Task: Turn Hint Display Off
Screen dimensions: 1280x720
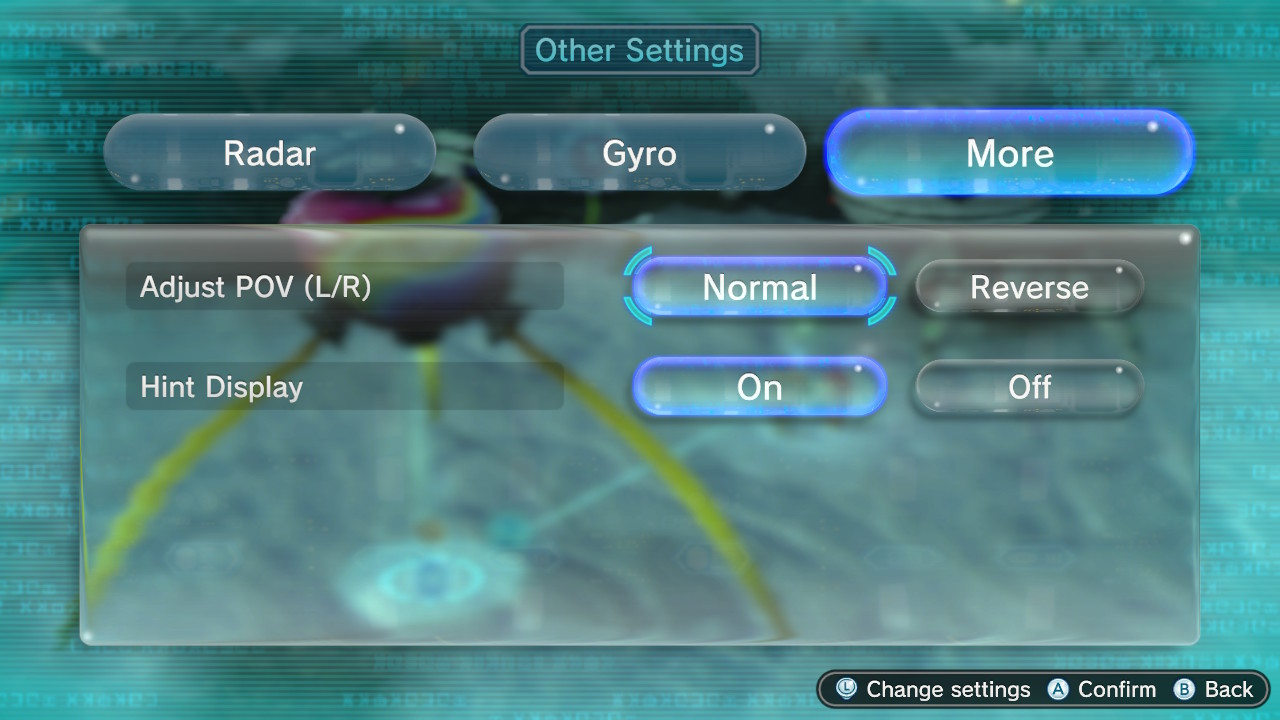Action: pyautogui.click(x=1029, y=387)
